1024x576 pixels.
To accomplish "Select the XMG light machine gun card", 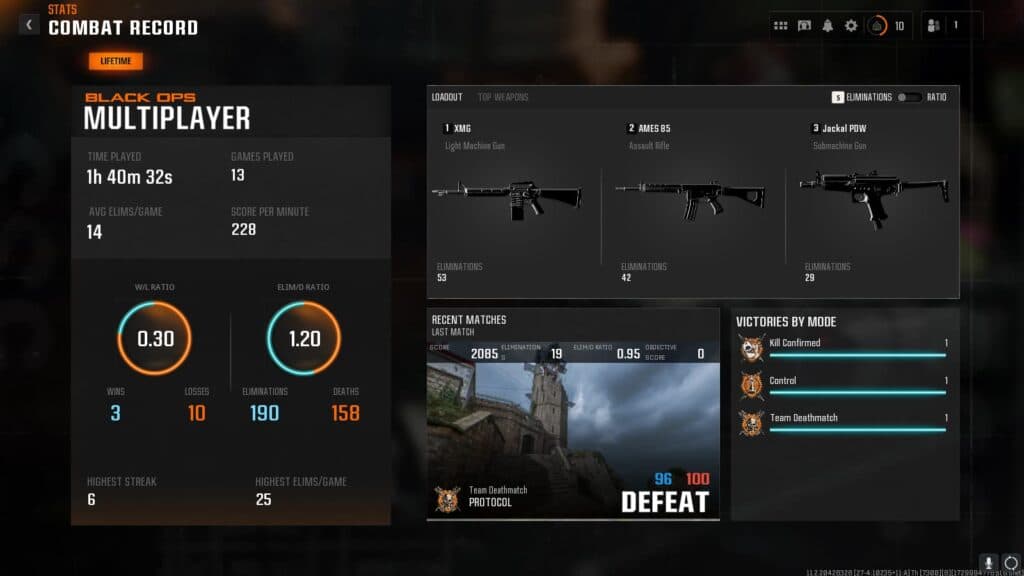I will point(508,200).
